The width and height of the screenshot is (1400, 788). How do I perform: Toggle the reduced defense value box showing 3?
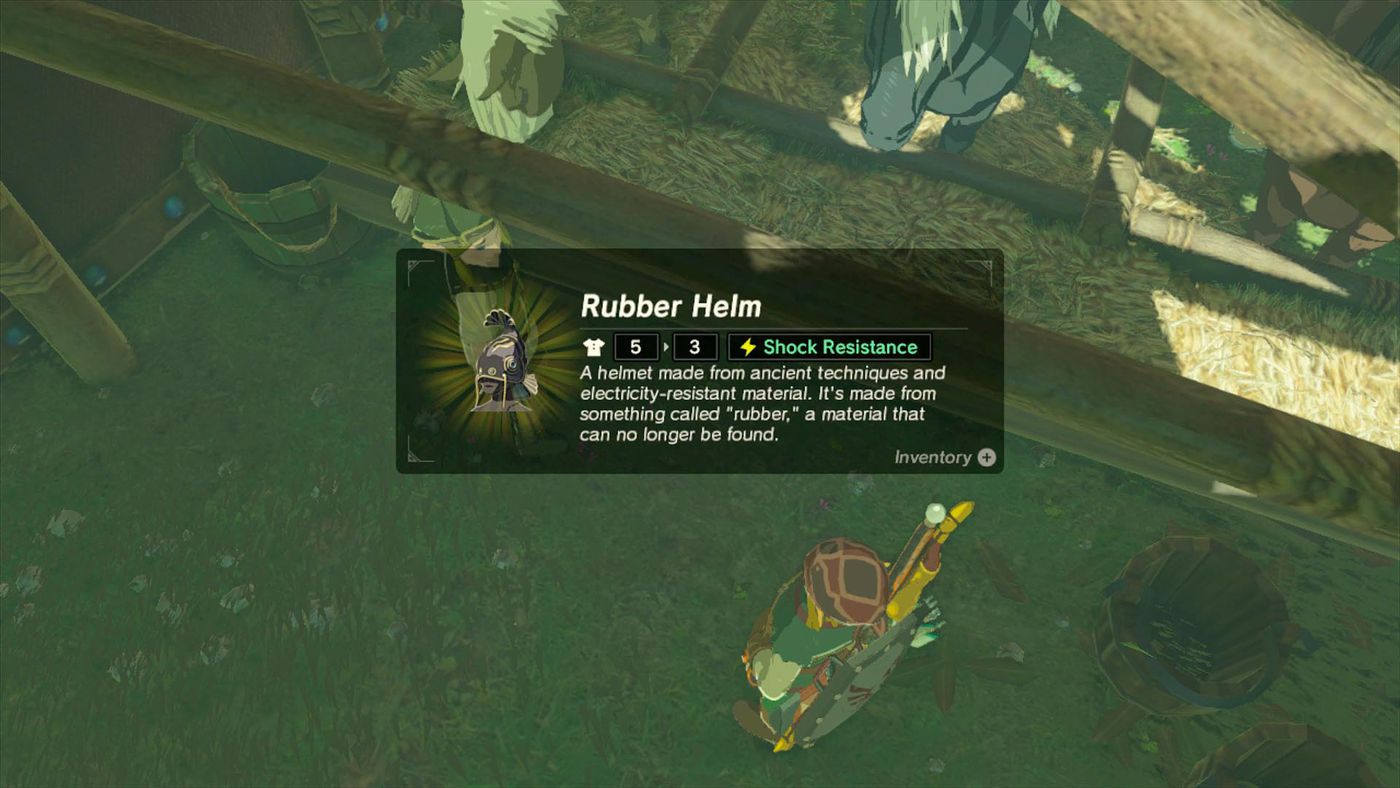[694, 346]
